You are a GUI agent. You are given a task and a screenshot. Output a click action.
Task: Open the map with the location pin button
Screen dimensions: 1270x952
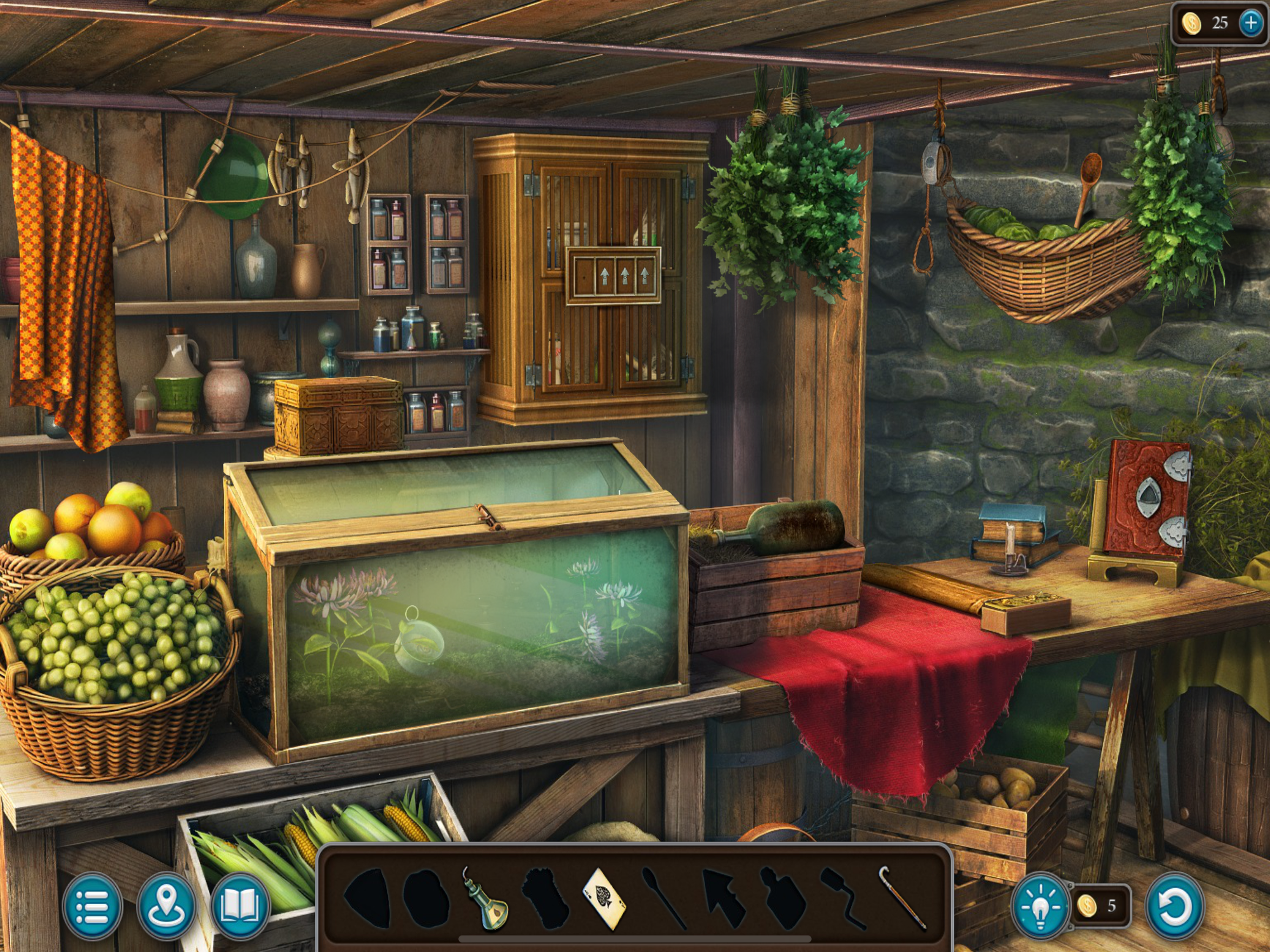point(166,906)
